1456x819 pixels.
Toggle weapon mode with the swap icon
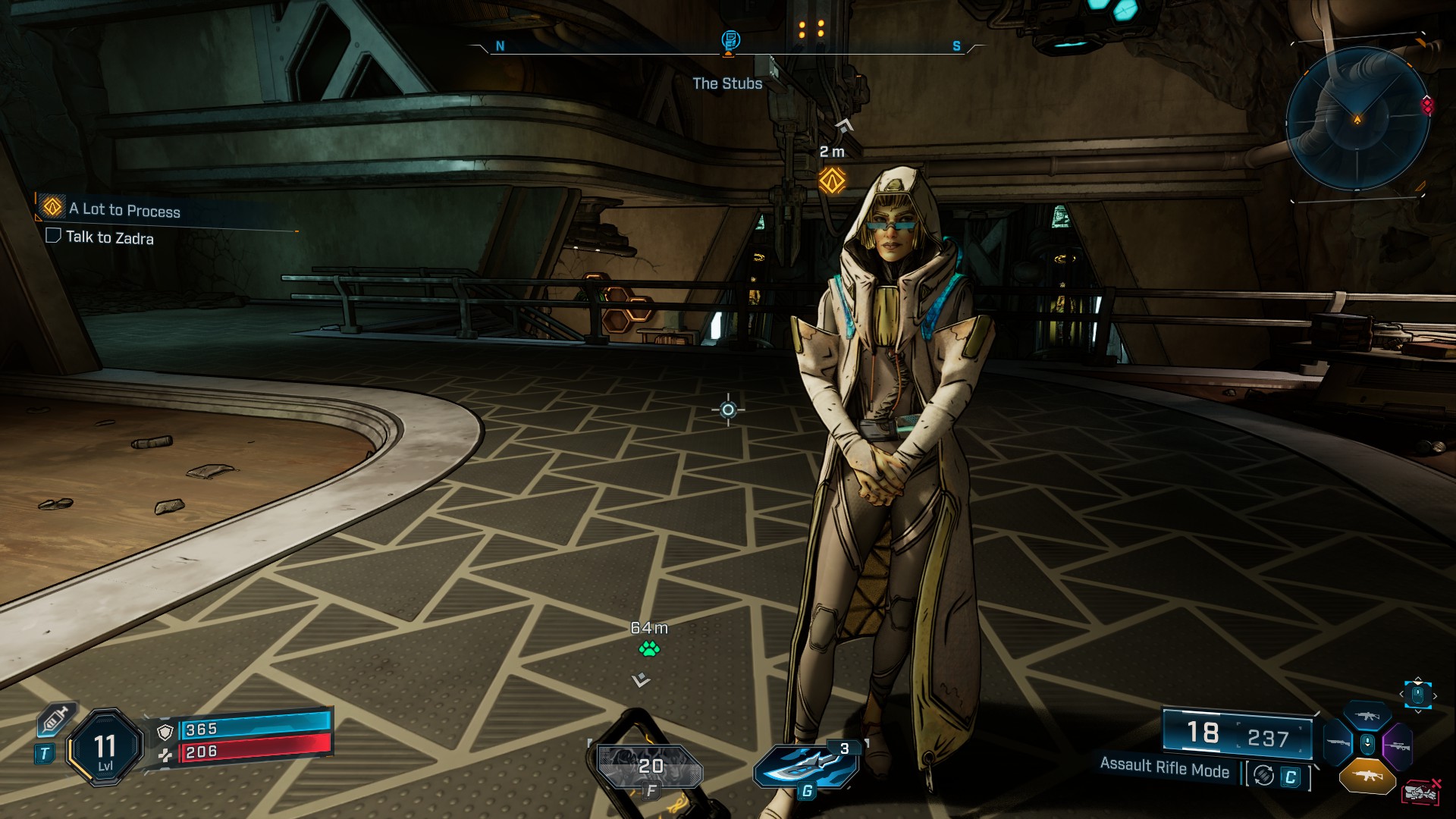pos(1263,775)
